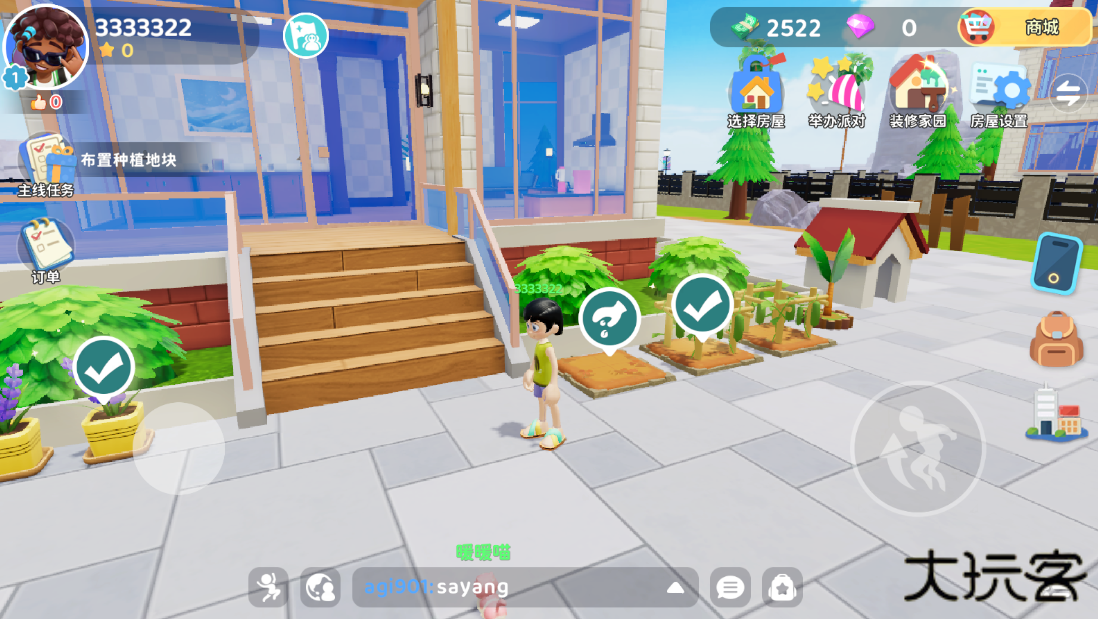The image size is (1098, 619).
Task: Open 房屋设置 house settings
Action: pos(999,92)
